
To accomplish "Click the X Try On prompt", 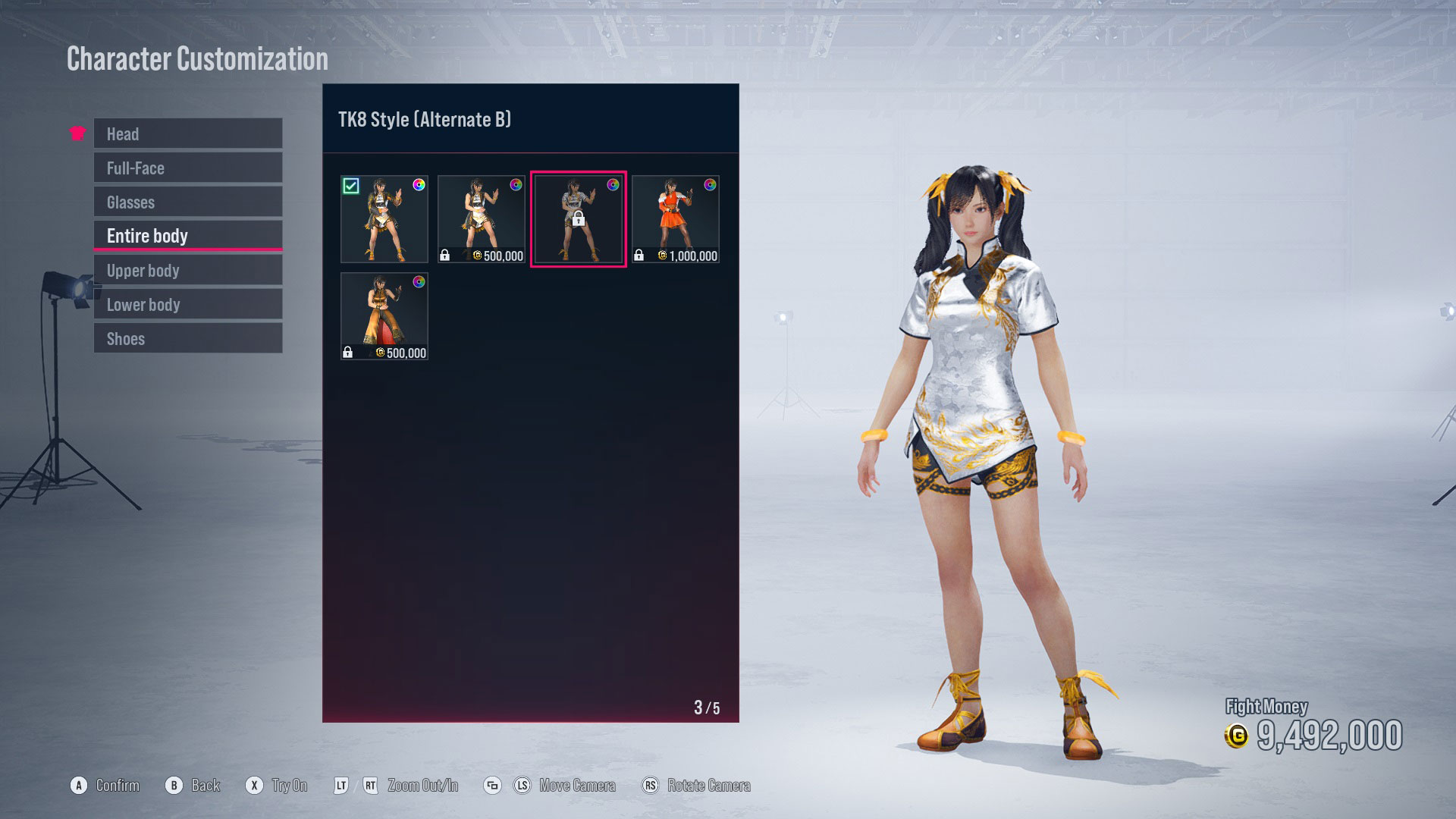I will click(277, 786).
